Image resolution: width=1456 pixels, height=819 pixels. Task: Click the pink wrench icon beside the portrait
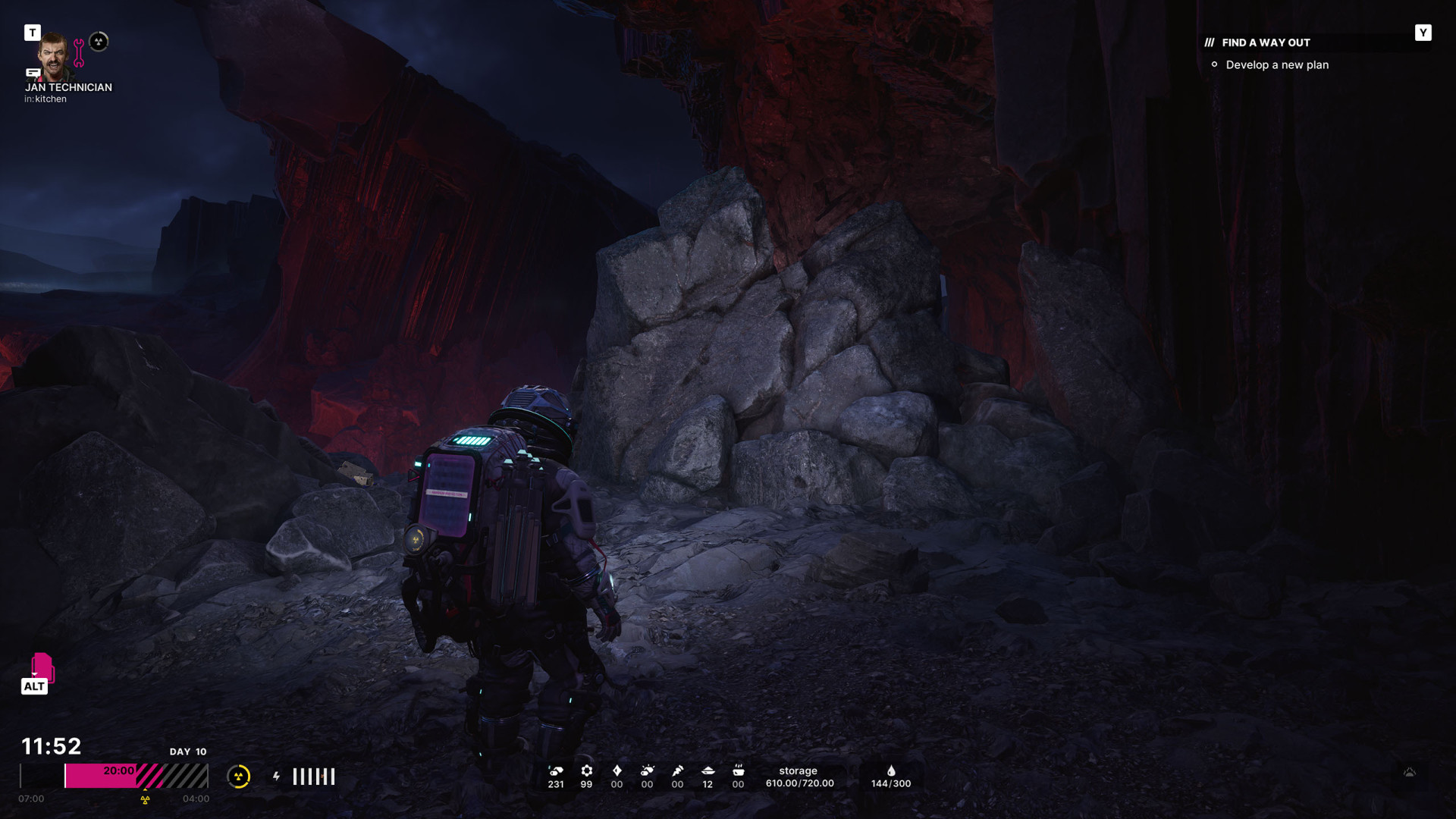tap(79, 53)
